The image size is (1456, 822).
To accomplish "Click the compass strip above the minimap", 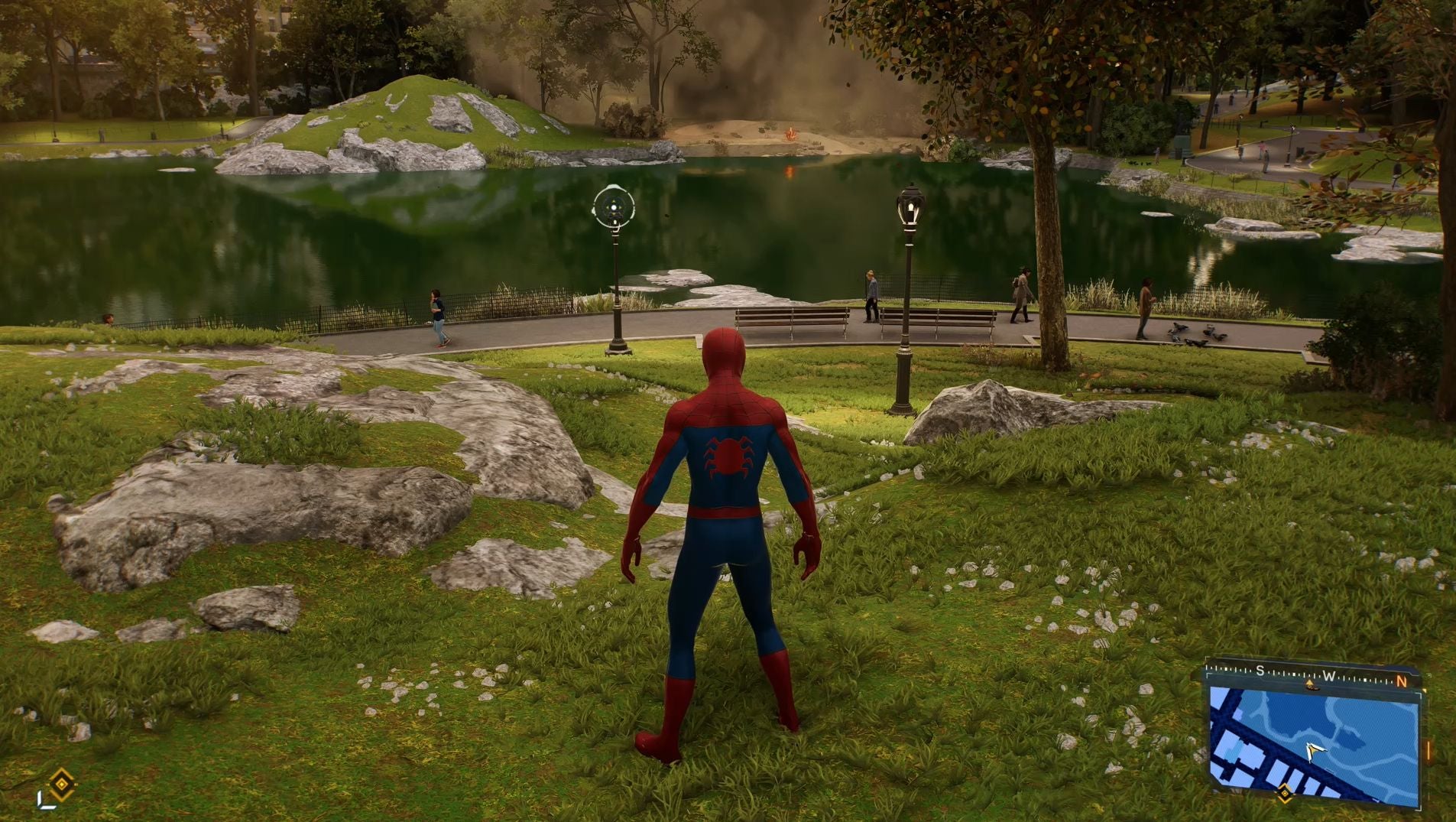I will click(x=1312, y=676).
